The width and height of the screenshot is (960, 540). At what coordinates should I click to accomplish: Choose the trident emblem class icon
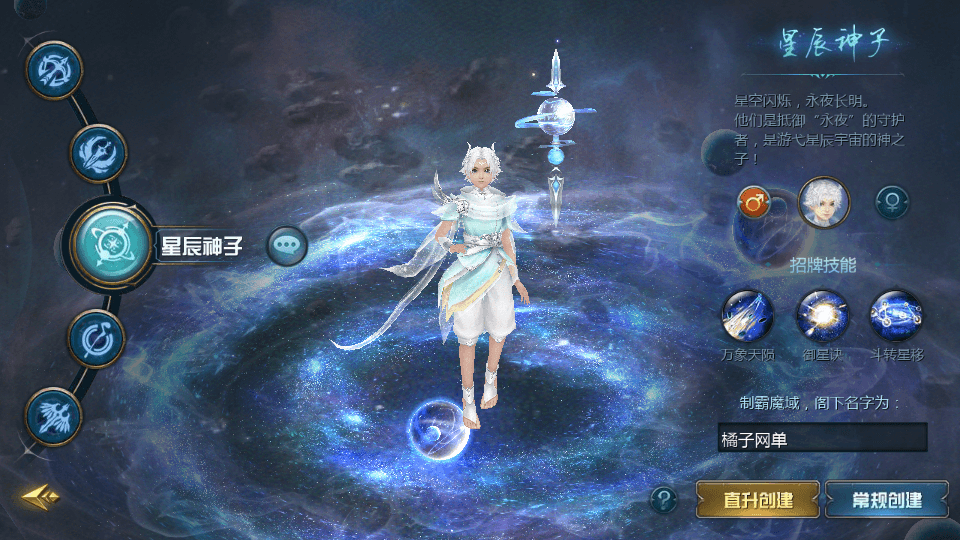point(98,152)
